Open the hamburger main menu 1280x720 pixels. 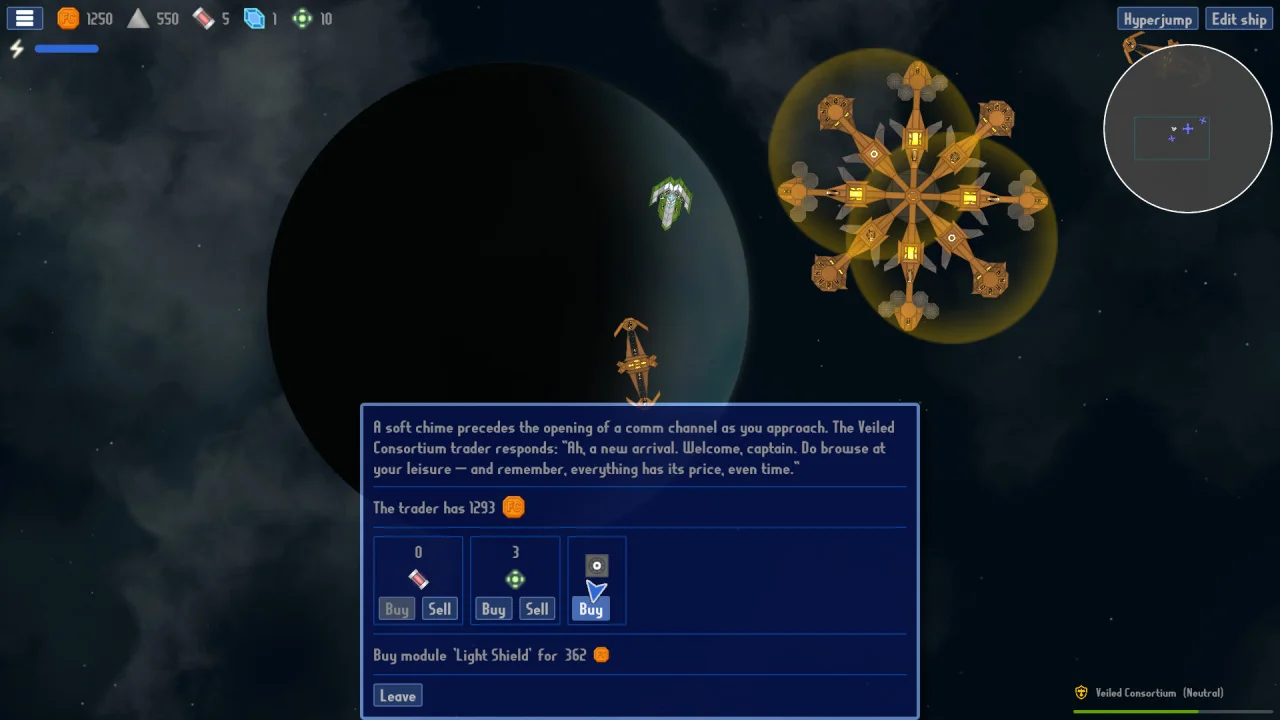tap(25, 19)
